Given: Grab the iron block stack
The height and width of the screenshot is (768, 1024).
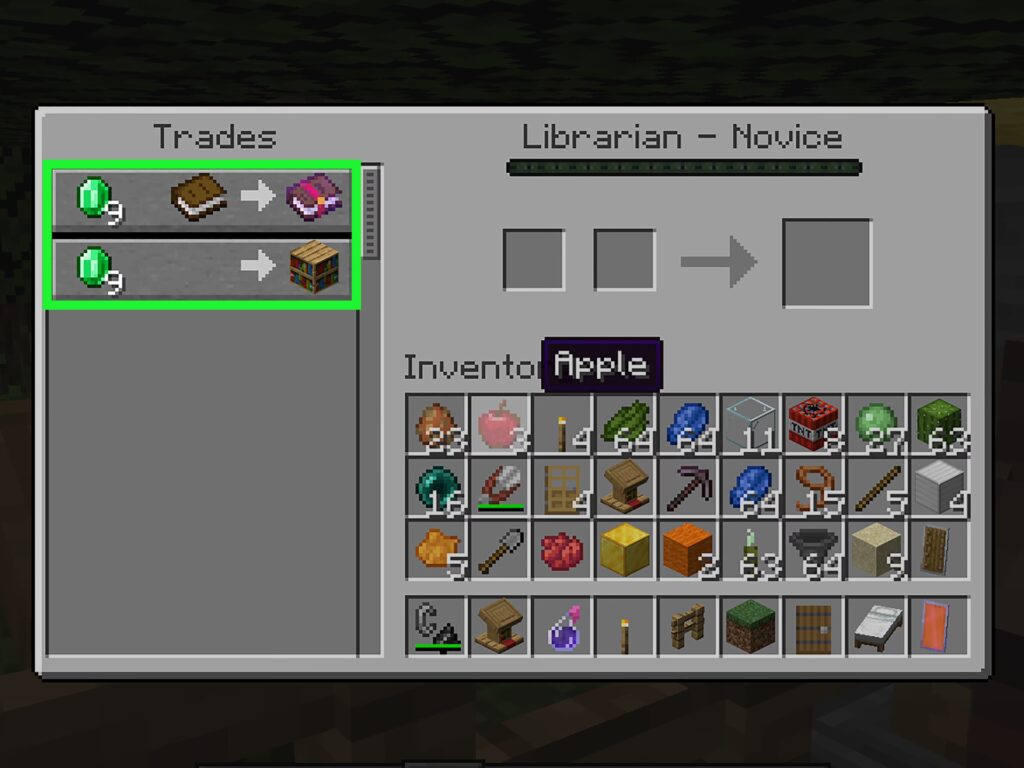Looking at the screenshot, I should coord(938,487).
